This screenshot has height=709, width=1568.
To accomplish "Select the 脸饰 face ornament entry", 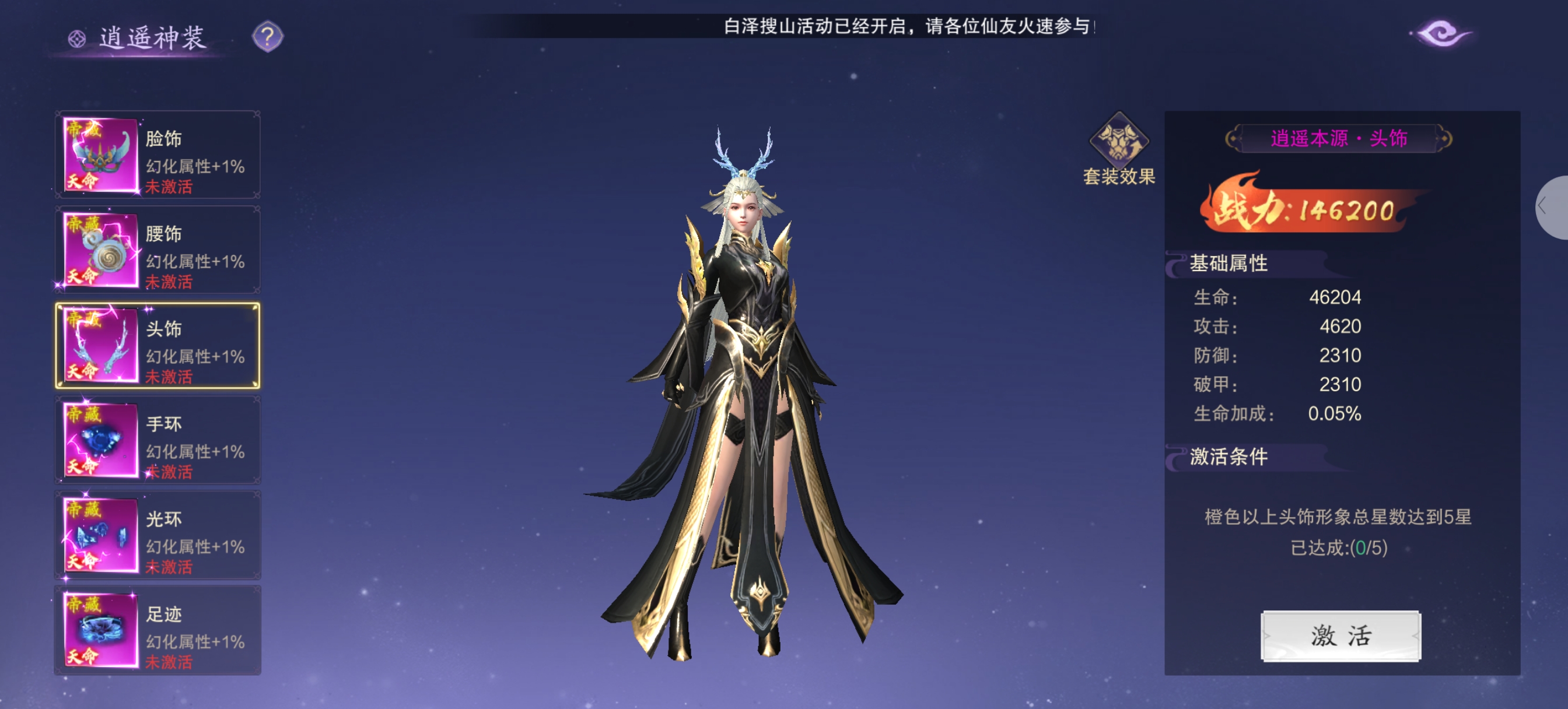I will click(157, 155).
